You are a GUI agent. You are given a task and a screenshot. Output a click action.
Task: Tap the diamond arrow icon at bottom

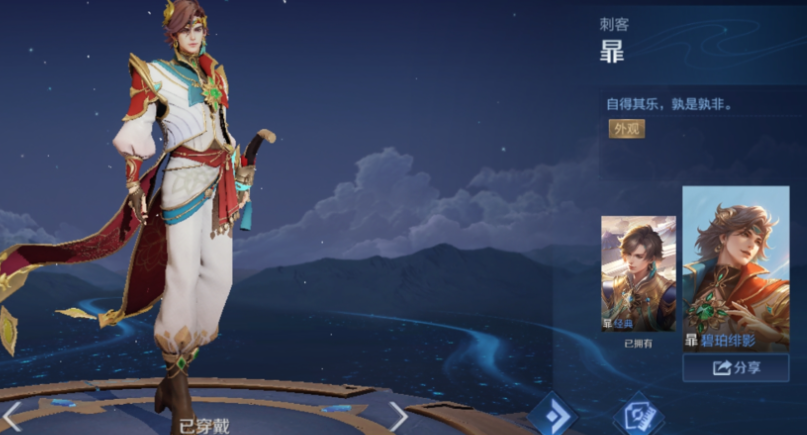pyautogui.click(x=551, y=415)
